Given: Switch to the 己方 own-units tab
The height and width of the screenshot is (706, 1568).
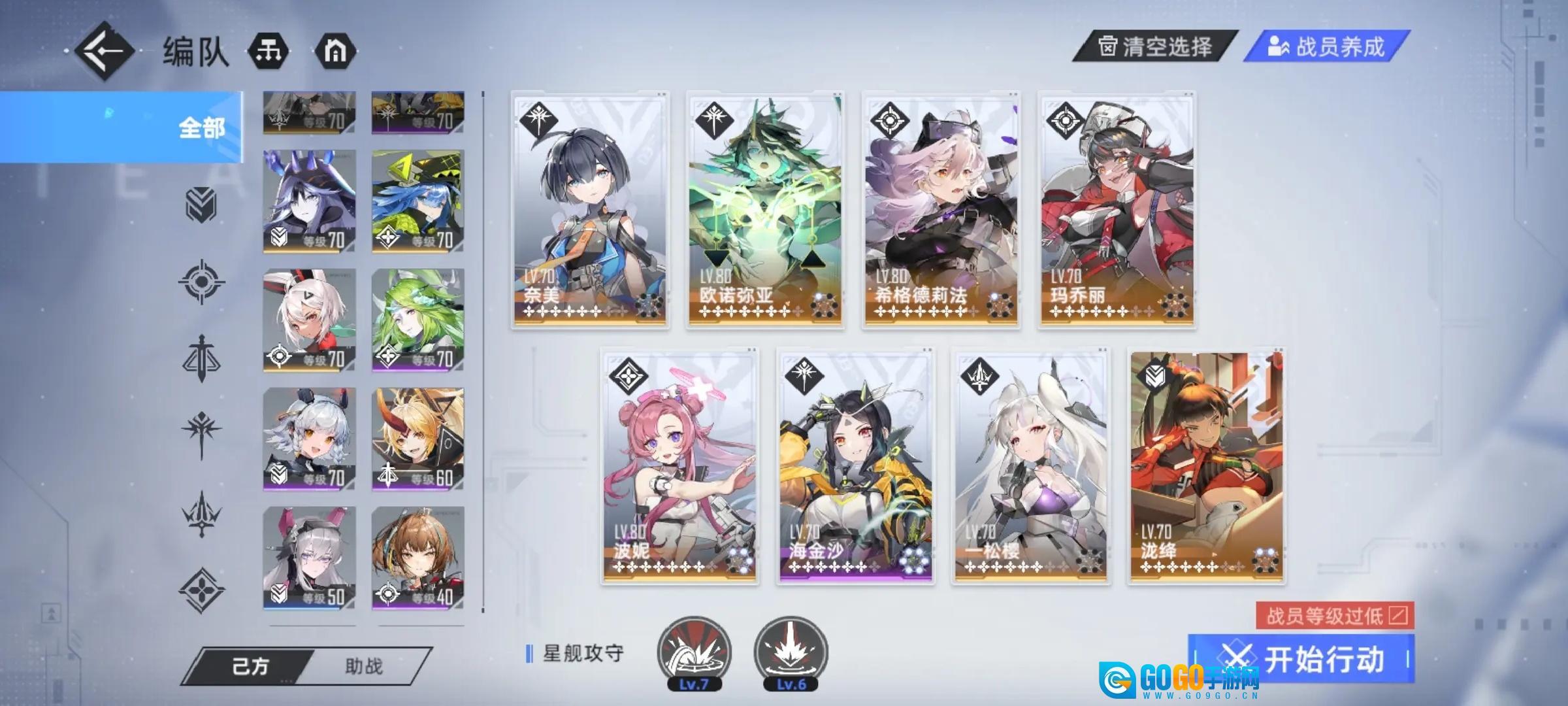Looking at the screenshot, I should (251, 667).
